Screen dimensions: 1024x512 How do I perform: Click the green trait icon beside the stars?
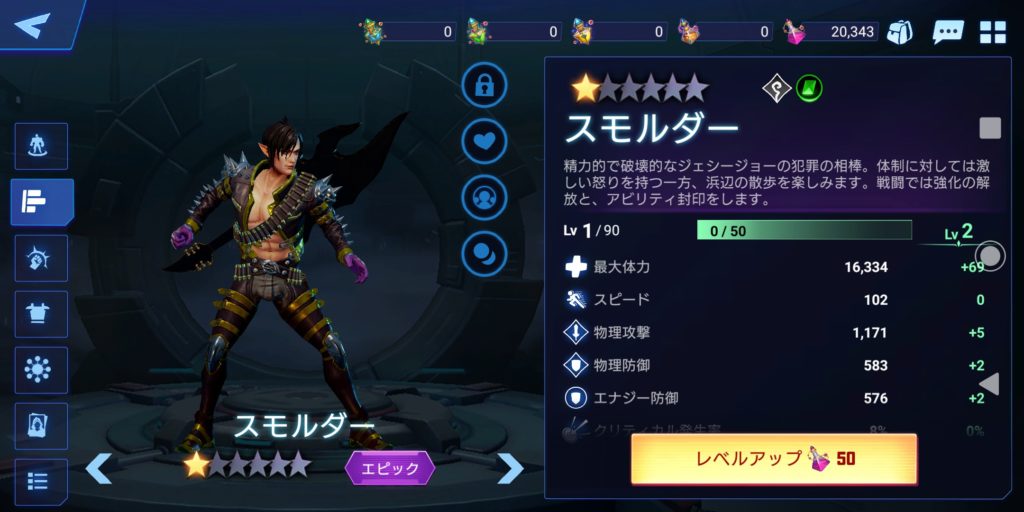(x=809, y=89)
